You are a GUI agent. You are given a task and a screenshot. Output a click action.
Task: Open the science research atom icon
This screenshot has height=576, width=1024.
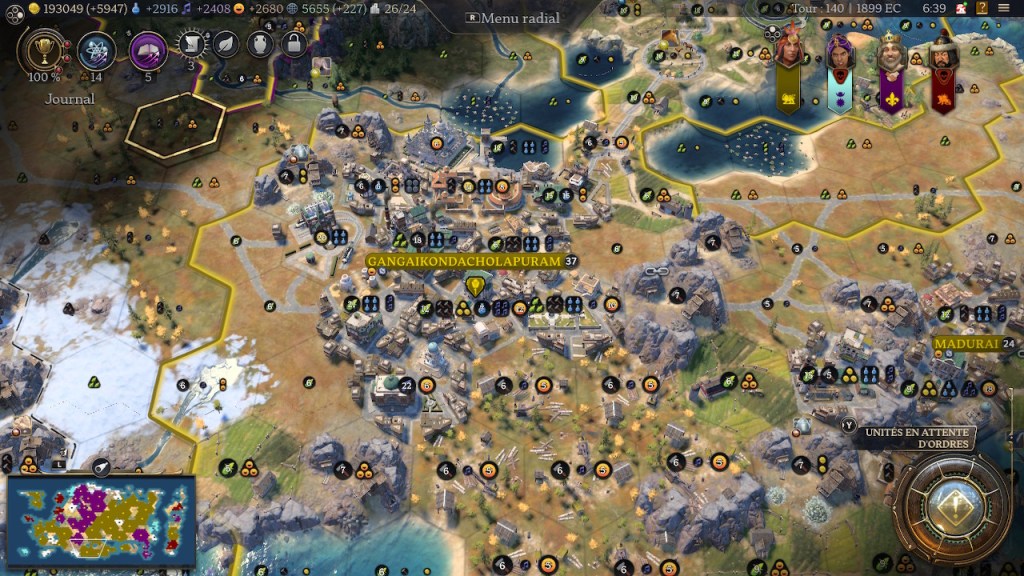(97, 50)
